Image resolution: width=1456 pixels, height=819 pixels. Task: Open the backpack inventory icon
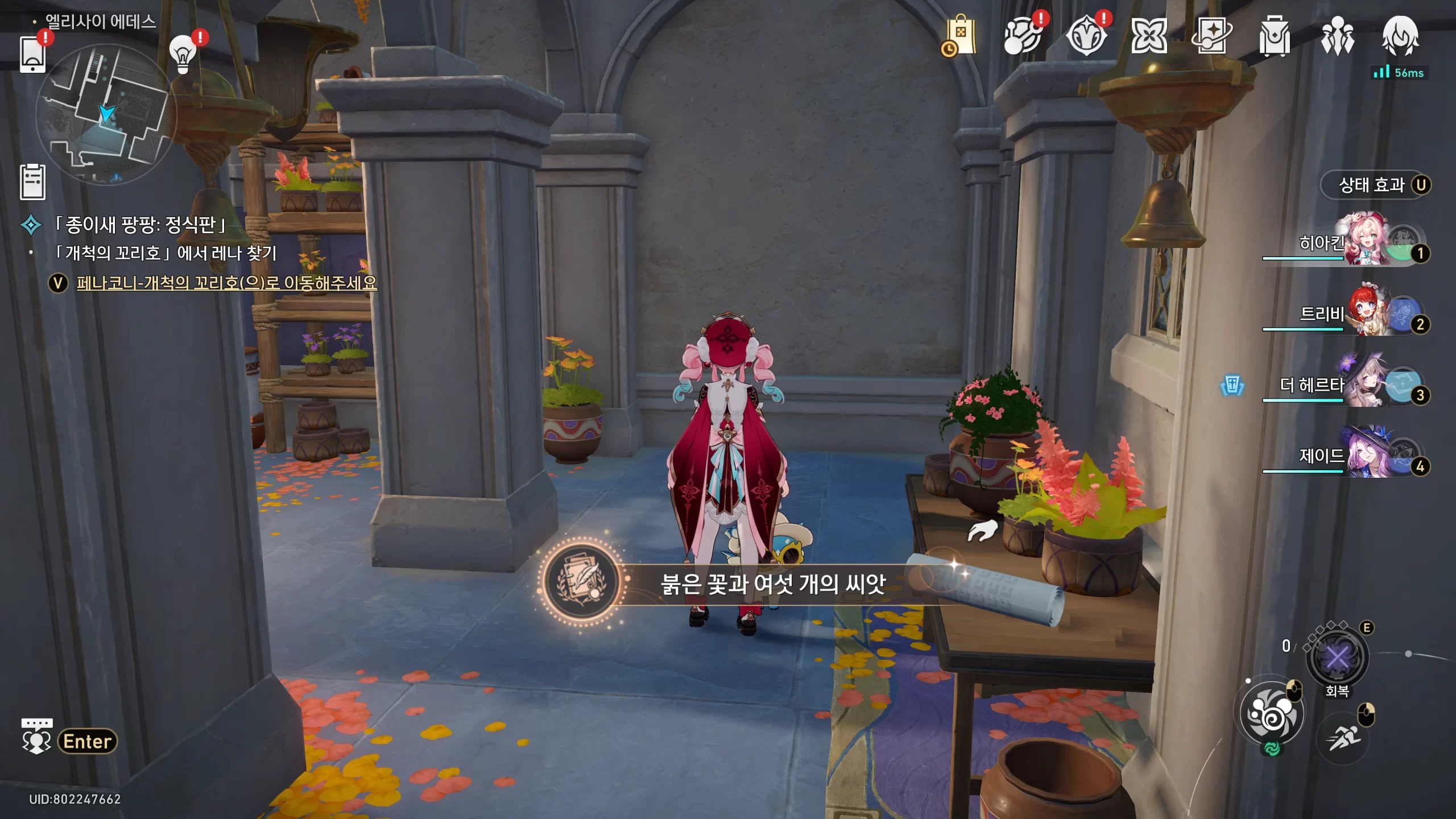pyautogui.click(x=1274, y=36)
